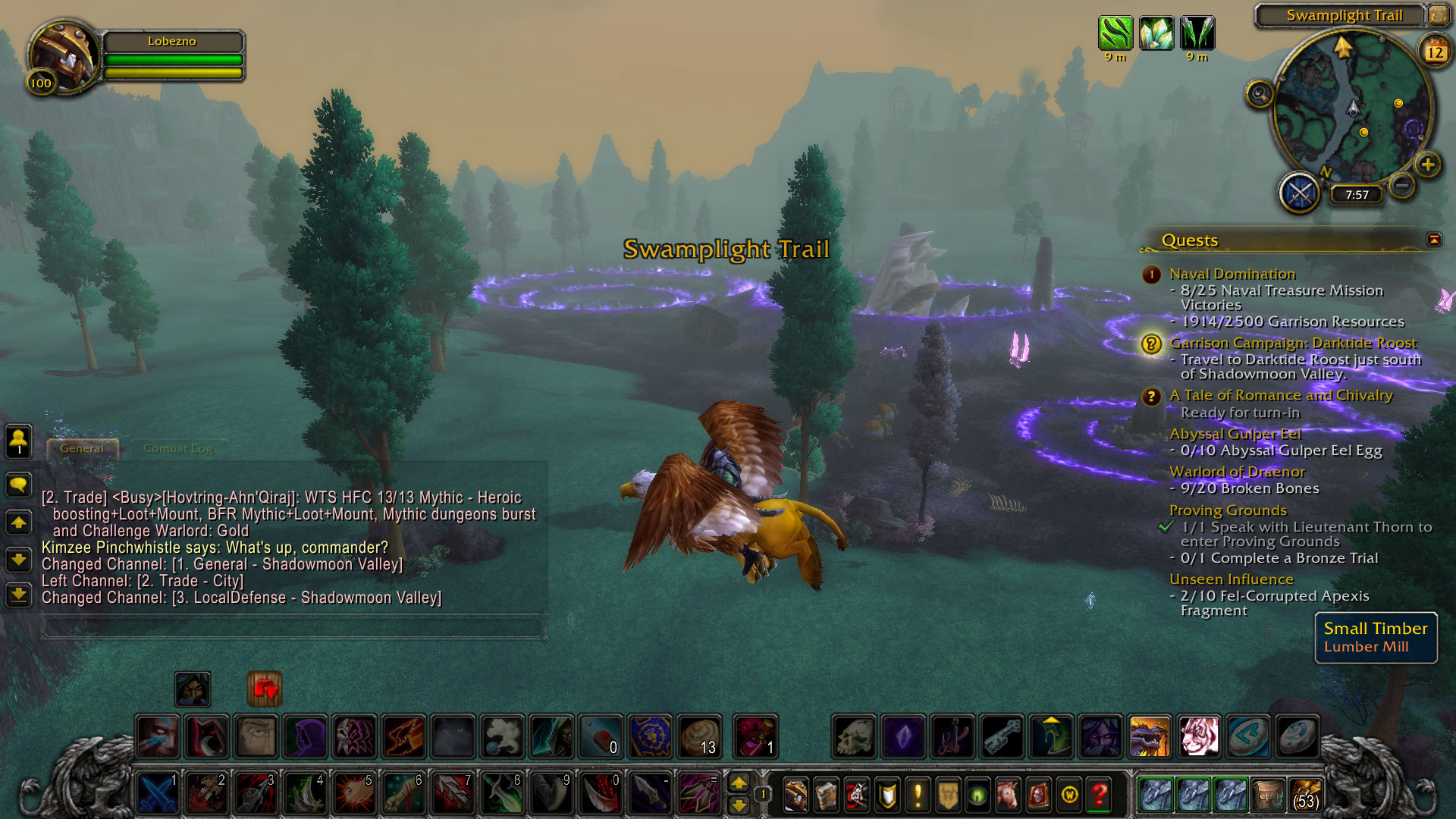This screenshot has height=819, width=1456.
Task: Open the chat speech bubble menu button
Action: [x=19, y=484]
